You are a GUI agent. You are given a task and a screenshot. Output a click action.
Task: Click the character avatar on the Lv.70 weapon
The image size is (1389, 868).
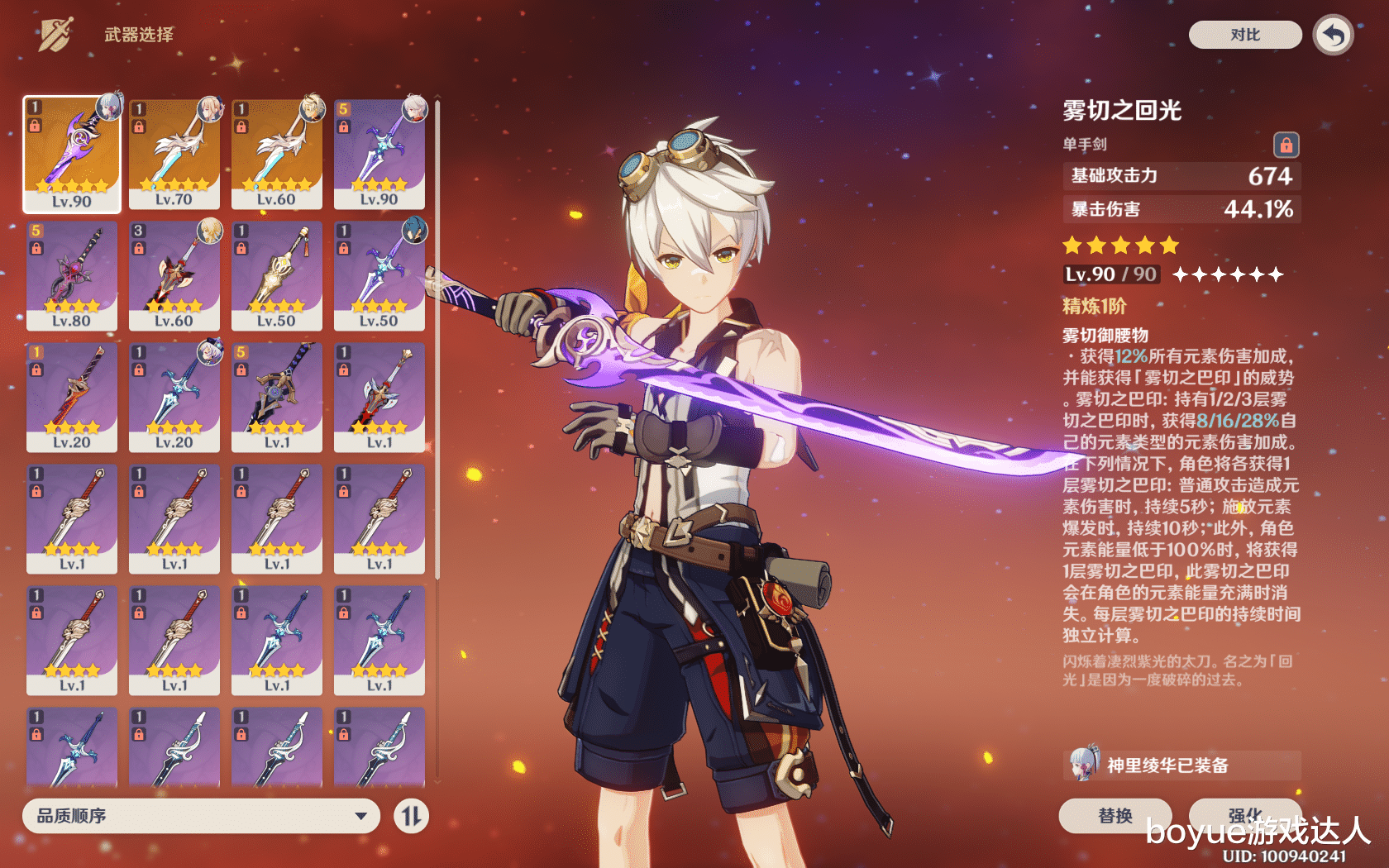click(x=211, y=111)
